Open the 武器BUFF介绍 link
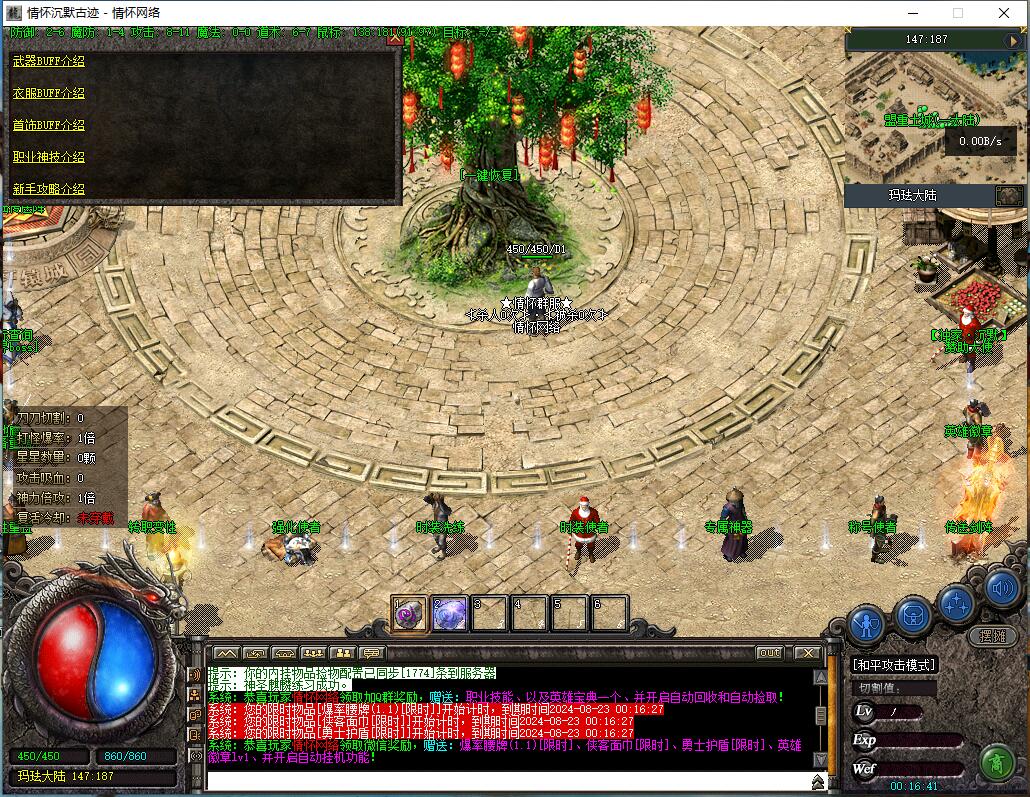 point(48,61)
